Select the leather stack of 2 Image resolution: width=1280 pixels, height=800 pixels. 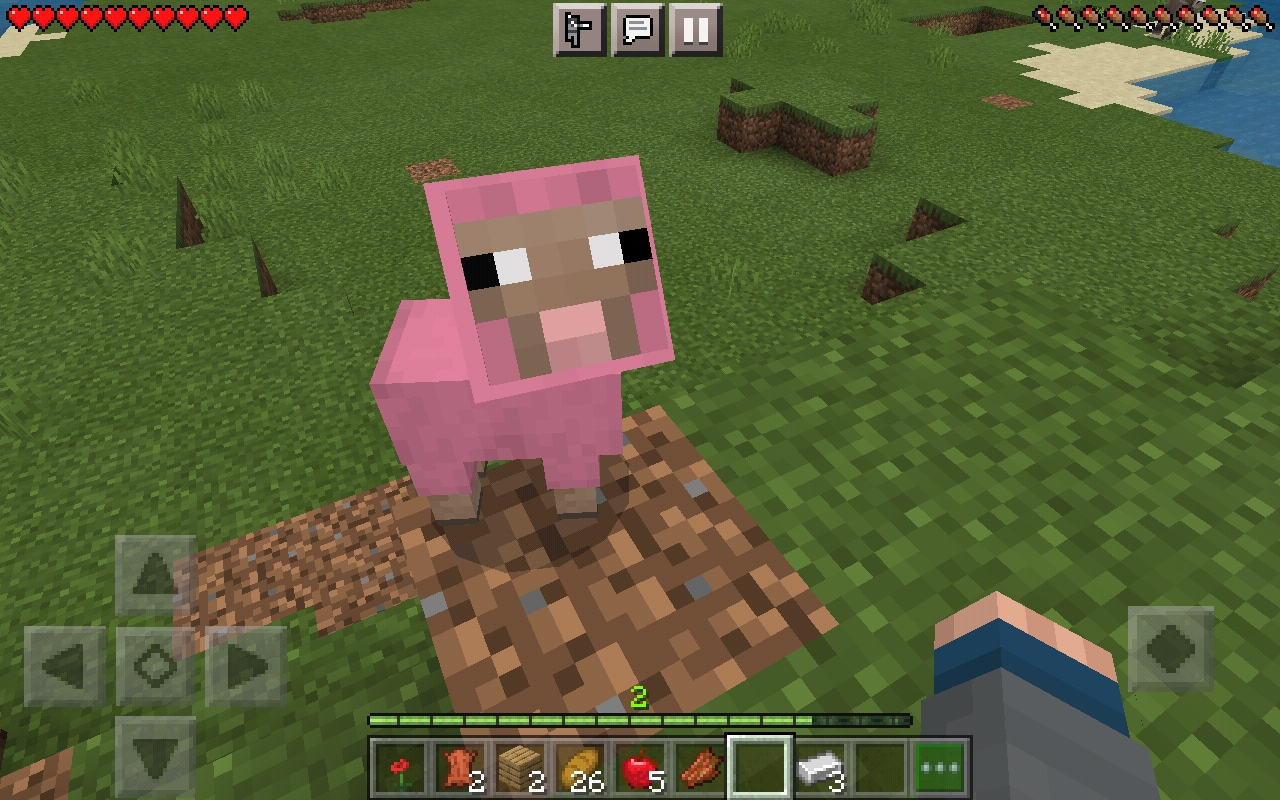click(x=459, y=766)
